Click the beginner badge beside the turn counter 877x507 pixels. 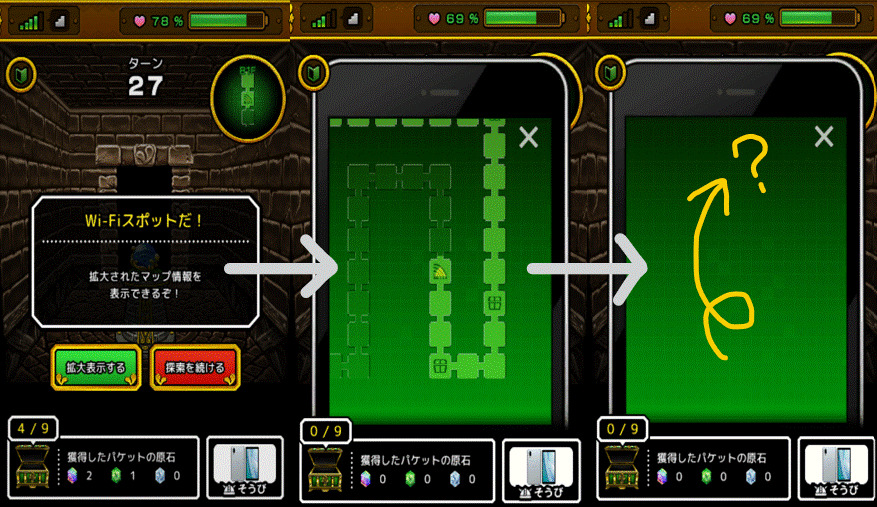click(x=20, y=75)
